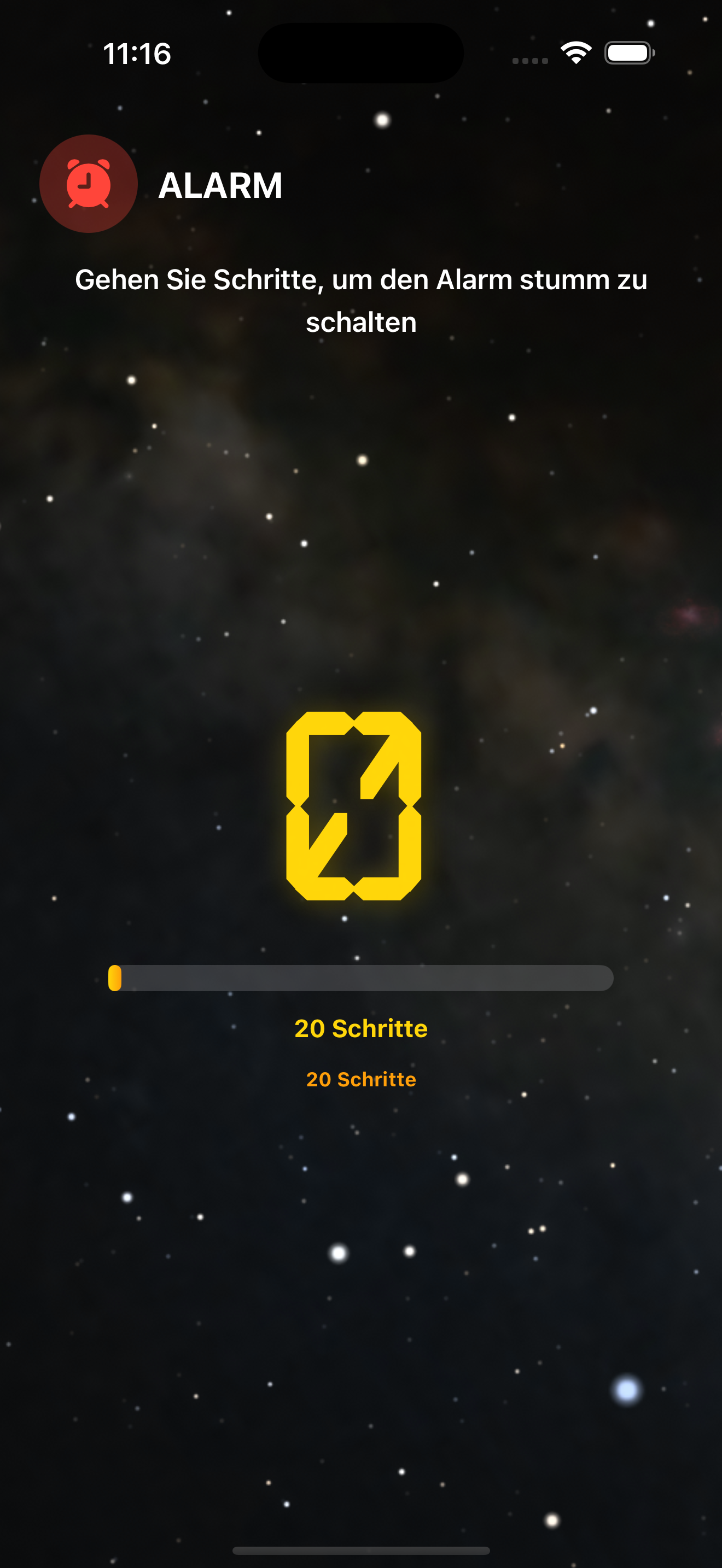Image resolution: width=722 pixels, height=1568 pixels.
Task: Tap the area below the step counter
Action: click(360, 1187)
